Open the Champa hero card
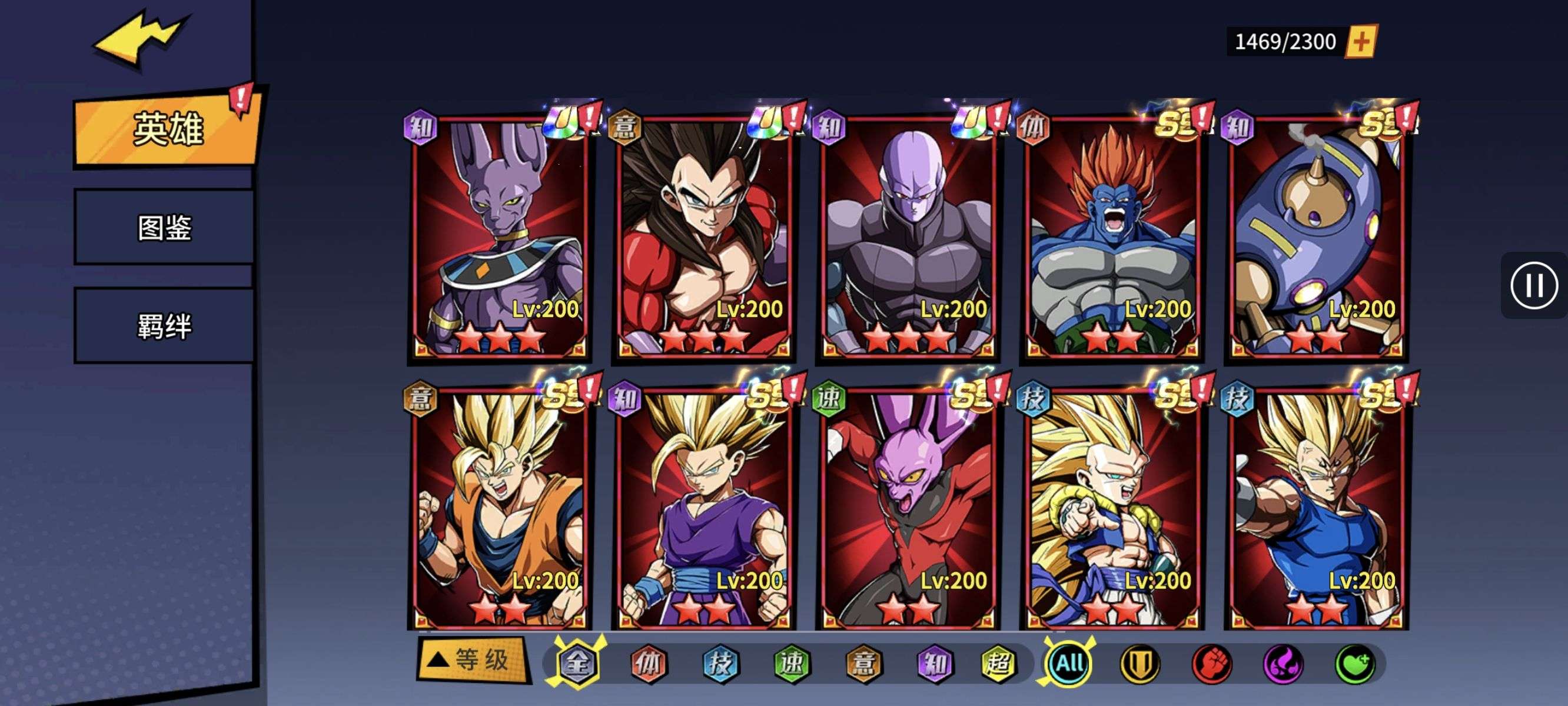 (907, 508)
